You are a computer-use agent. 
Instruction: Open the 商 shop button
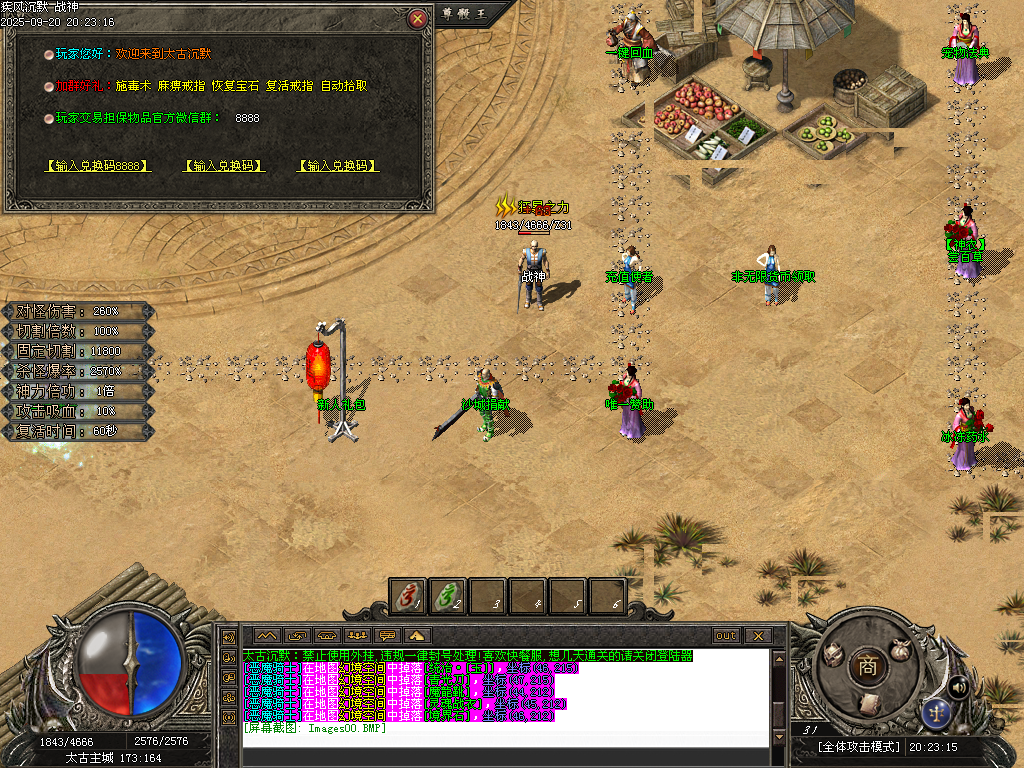(x=867, y=667)
